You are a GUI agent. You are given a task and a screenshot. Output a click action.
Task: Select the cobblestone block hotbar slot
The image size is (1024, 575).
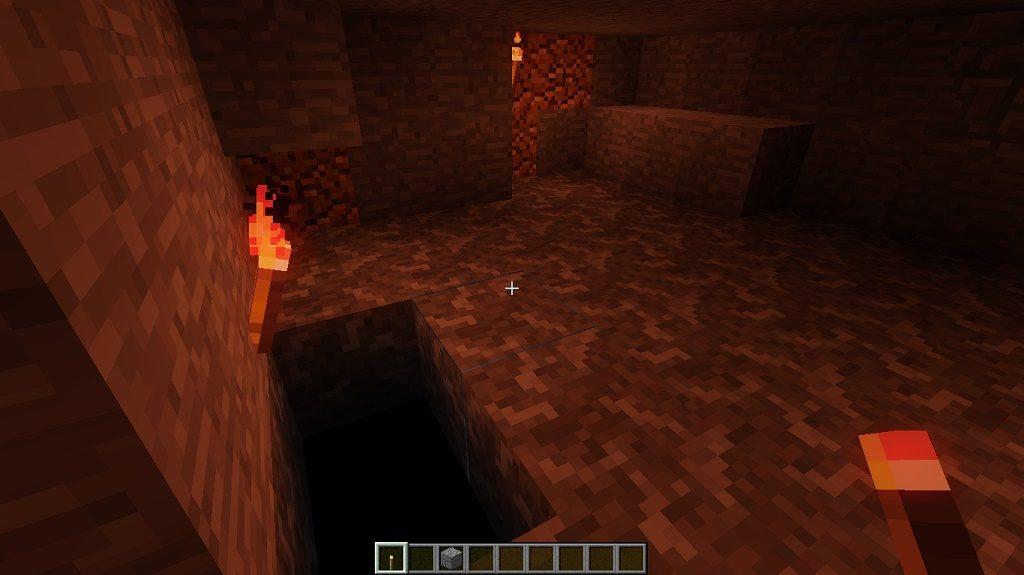coord(451,558)
